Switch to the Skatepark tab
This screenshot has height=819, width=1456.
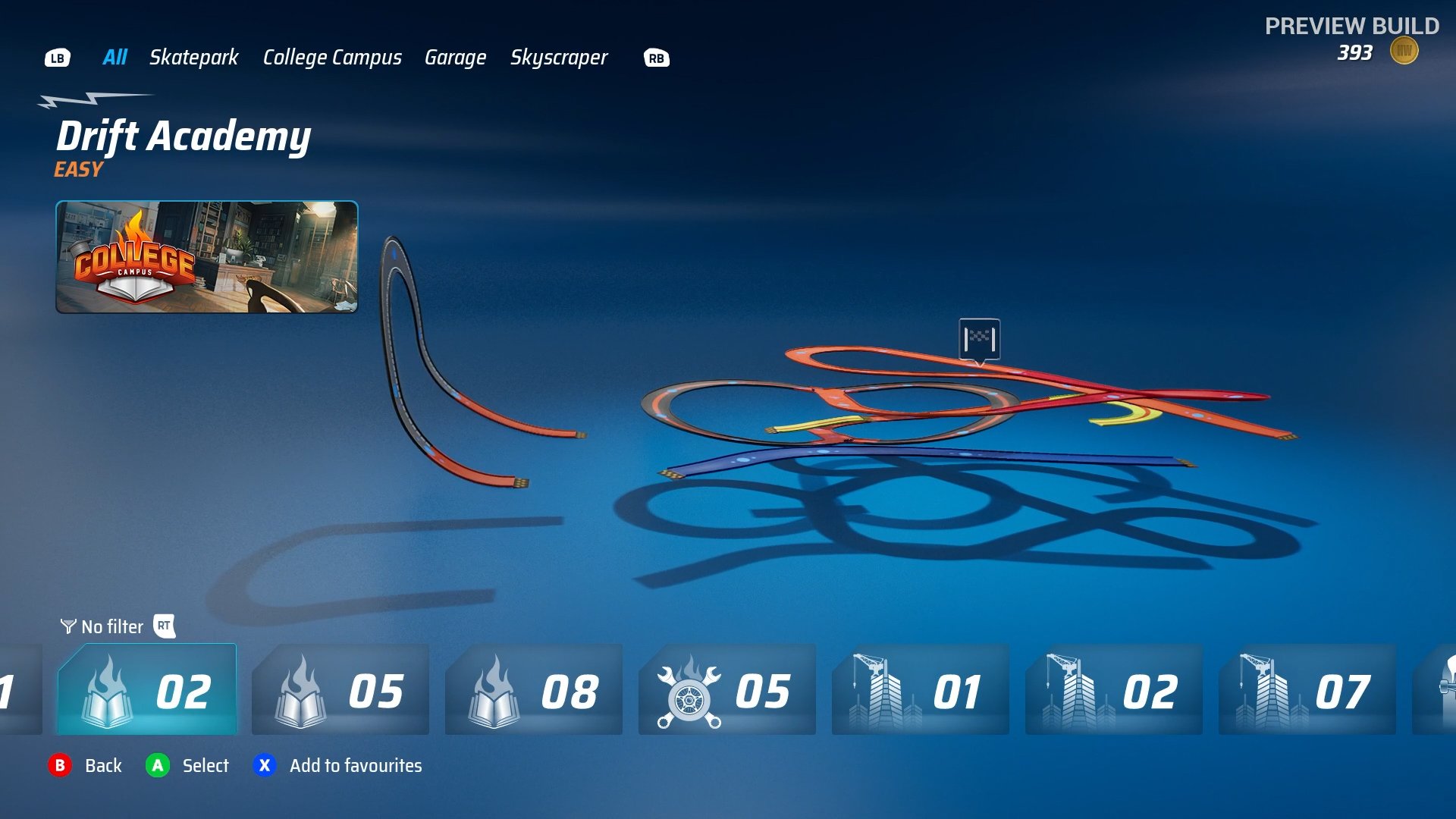pyautogui.click(x=193, y=58)
